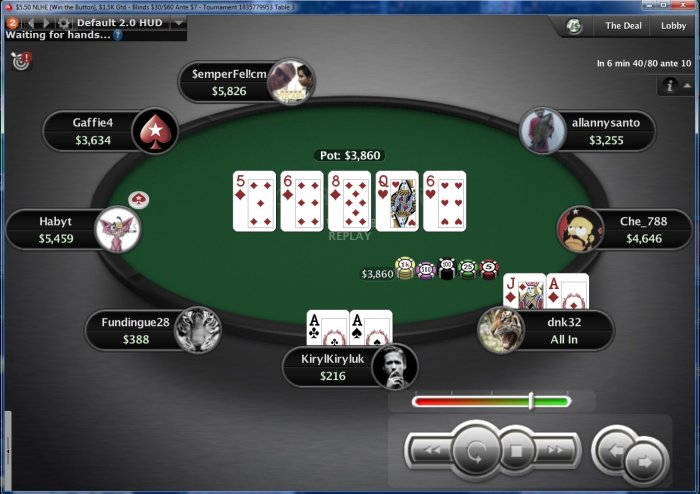Go to the next hand with right arrow
The height and width of the screenshot is (494, 700).
pyautogui.click(x=645, y=462)
